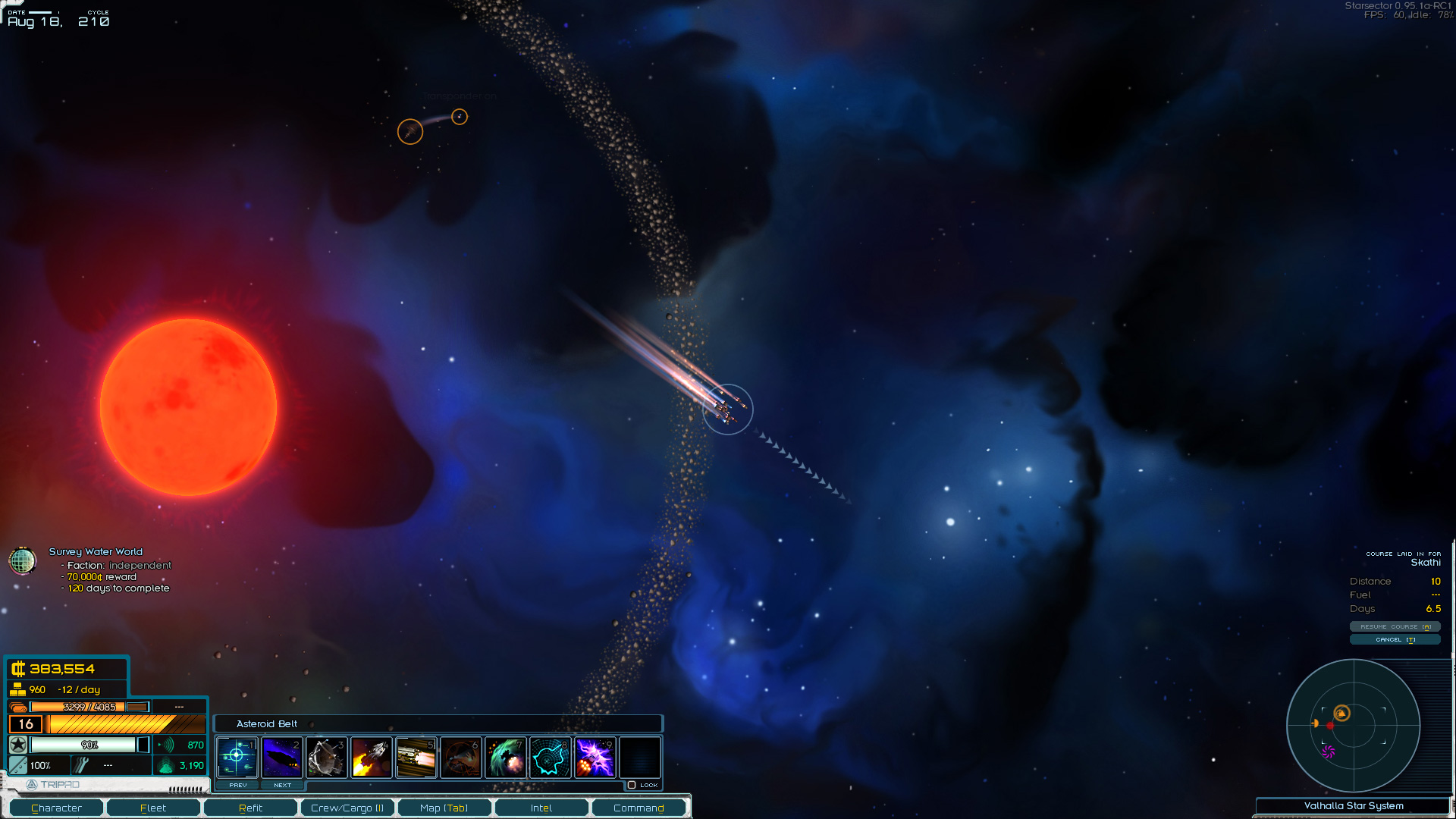
Task: Expand the Valhalla Star System radar label
Action: (1353, 806)
